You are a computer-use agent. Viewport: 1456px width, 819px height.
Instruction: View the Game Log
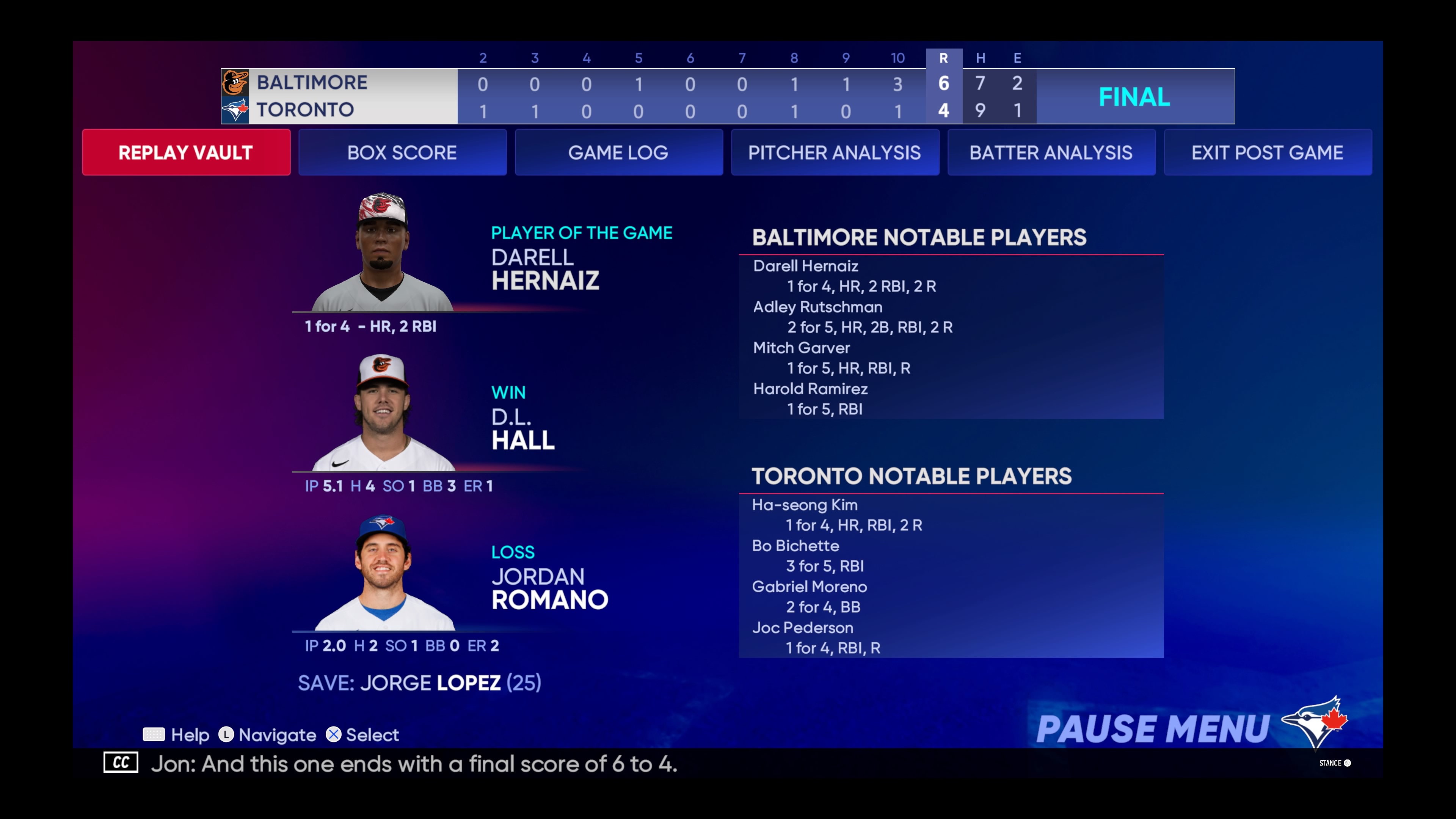pyautogui.click(x=618, y=152)
